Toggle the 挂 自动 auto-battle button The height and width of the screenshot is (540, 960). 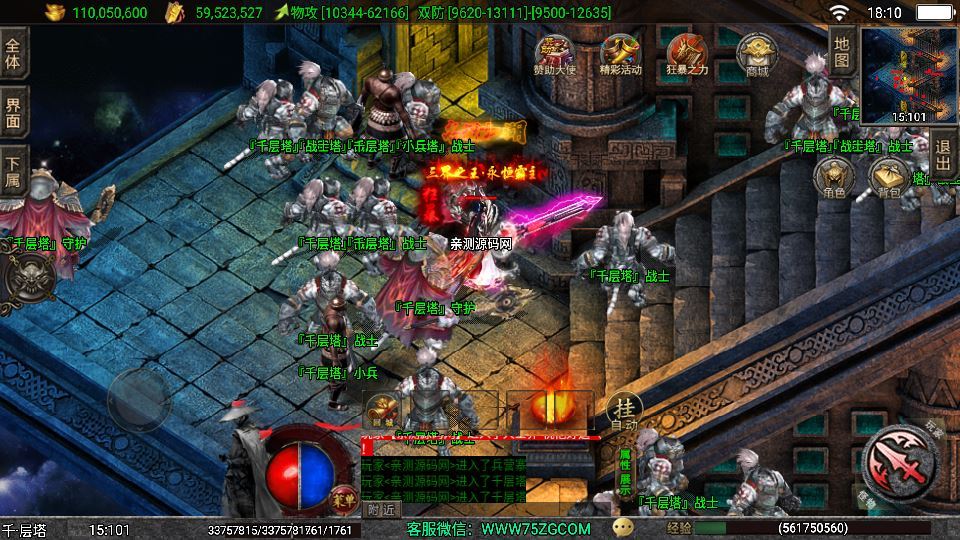click(624, 412)
